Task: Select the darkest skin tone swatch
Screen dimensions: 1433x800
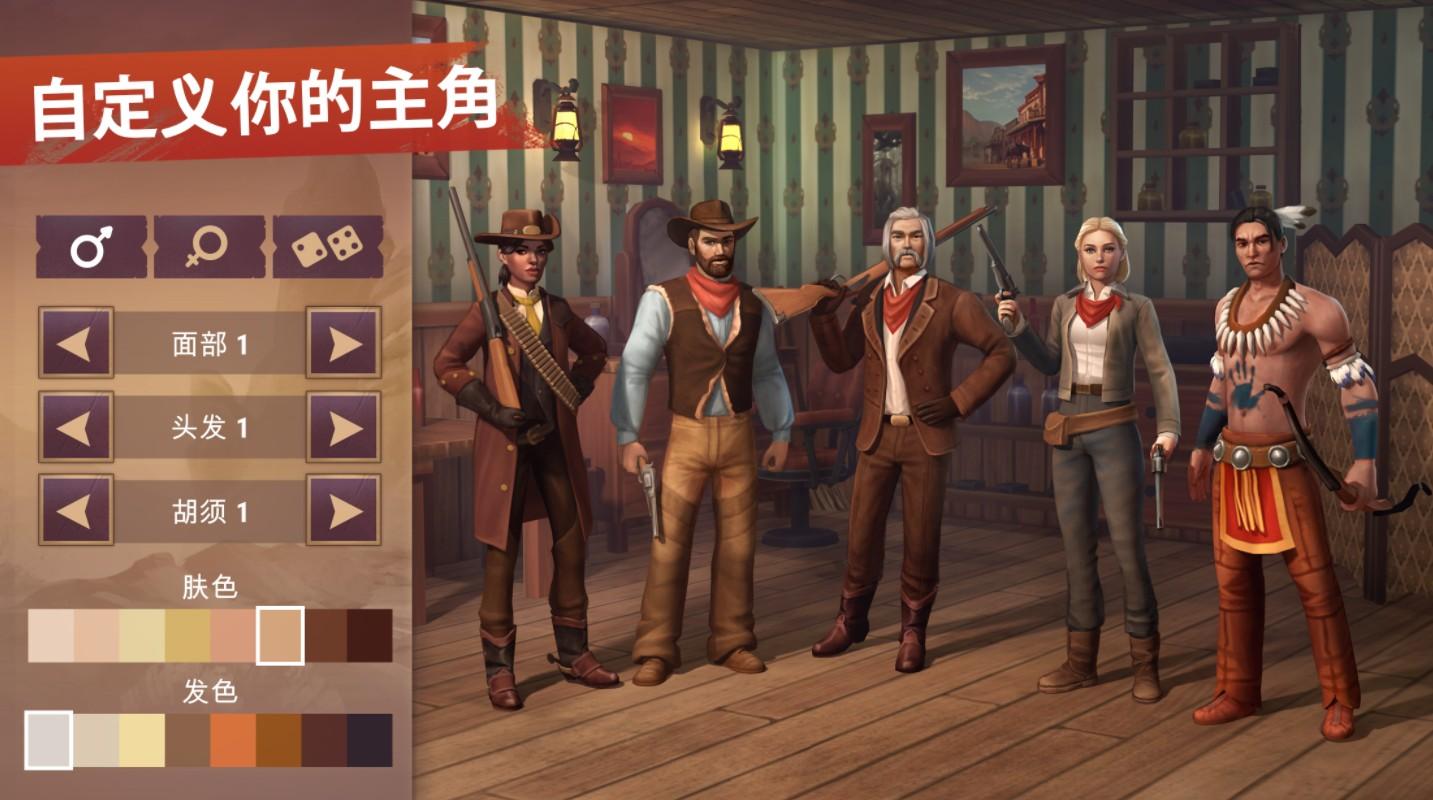Action: click(372, 630)
